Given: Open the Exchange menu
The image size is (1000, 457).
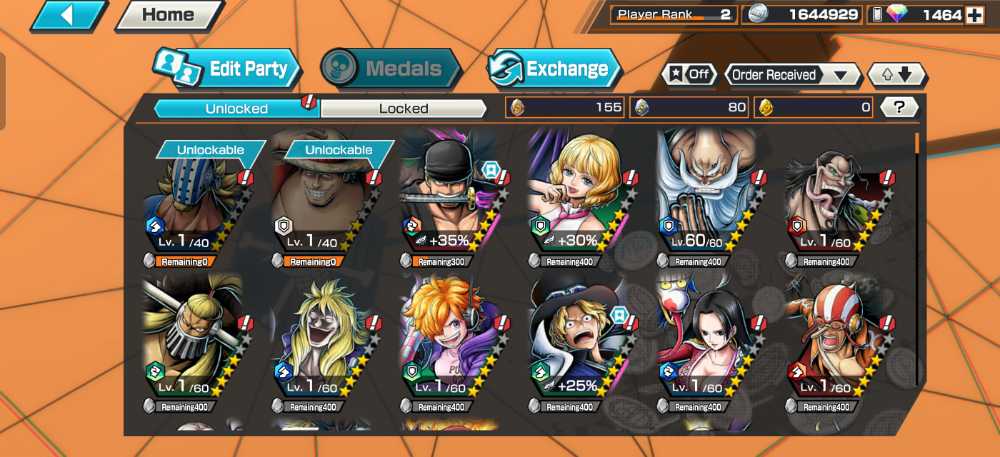Looking at the screenshot, I should coord(554,69).
